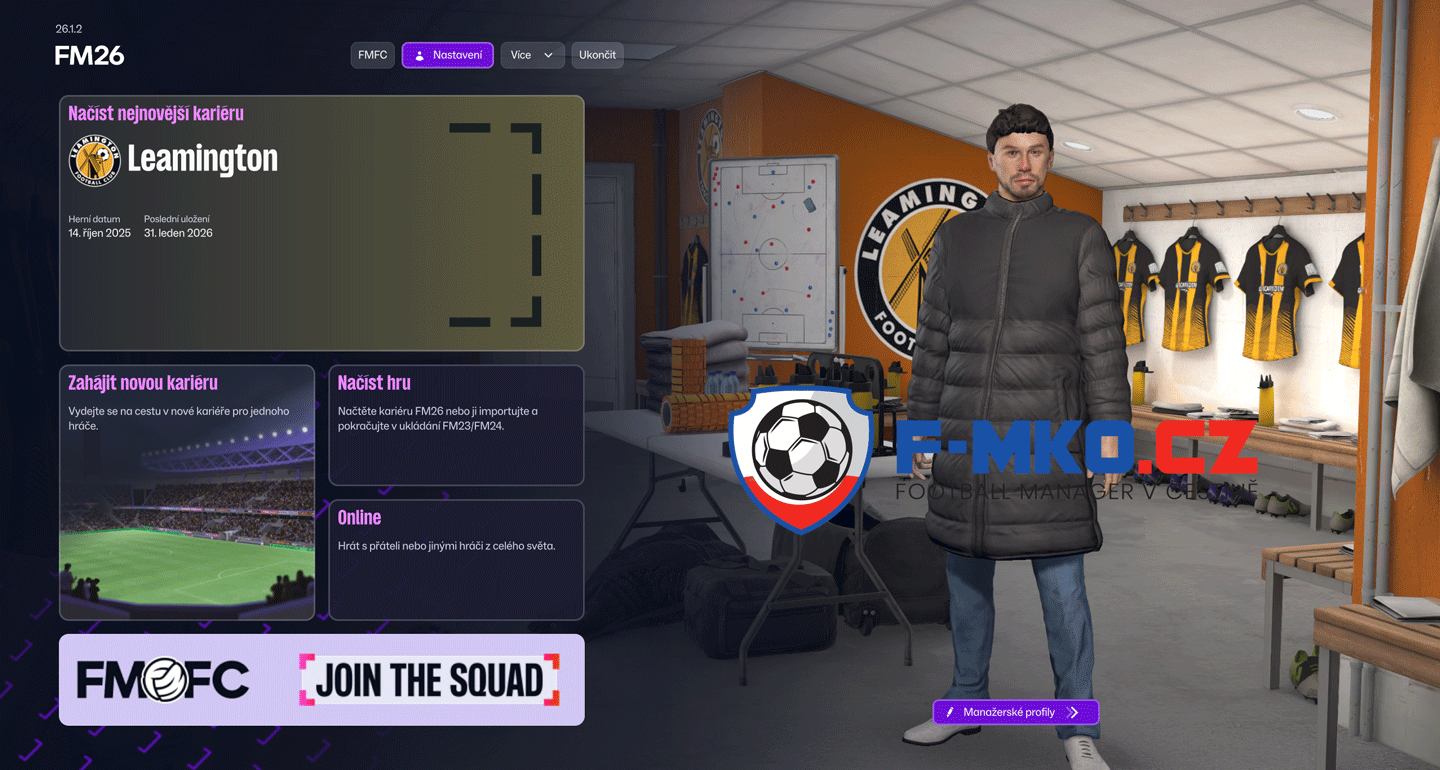Click Ukončit to quit the game
The width and height of the screenshot is (1440, 770).
(597, 55)
